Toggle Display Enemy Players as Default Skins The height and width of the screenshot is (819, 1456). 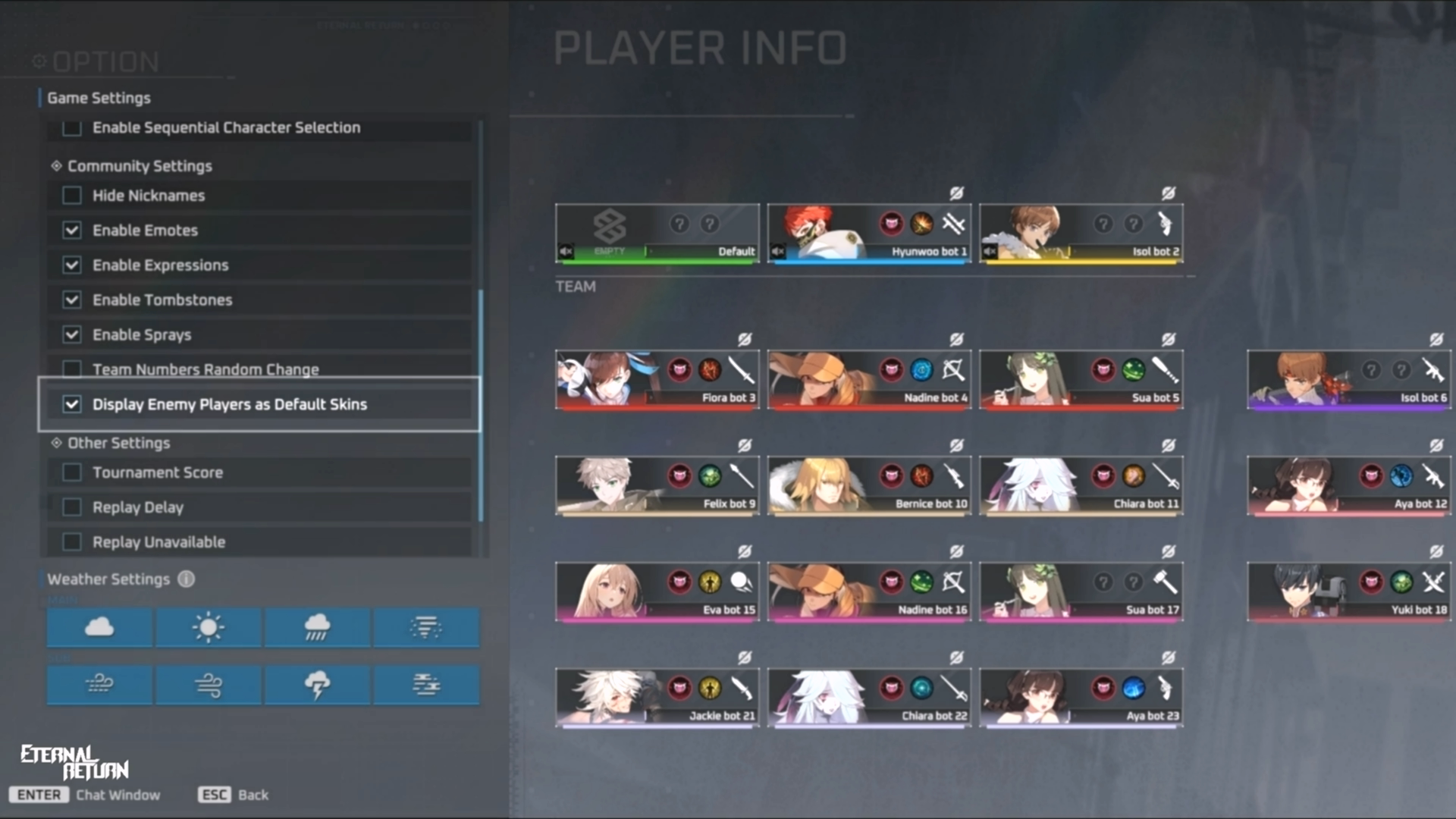coord(72,405)
